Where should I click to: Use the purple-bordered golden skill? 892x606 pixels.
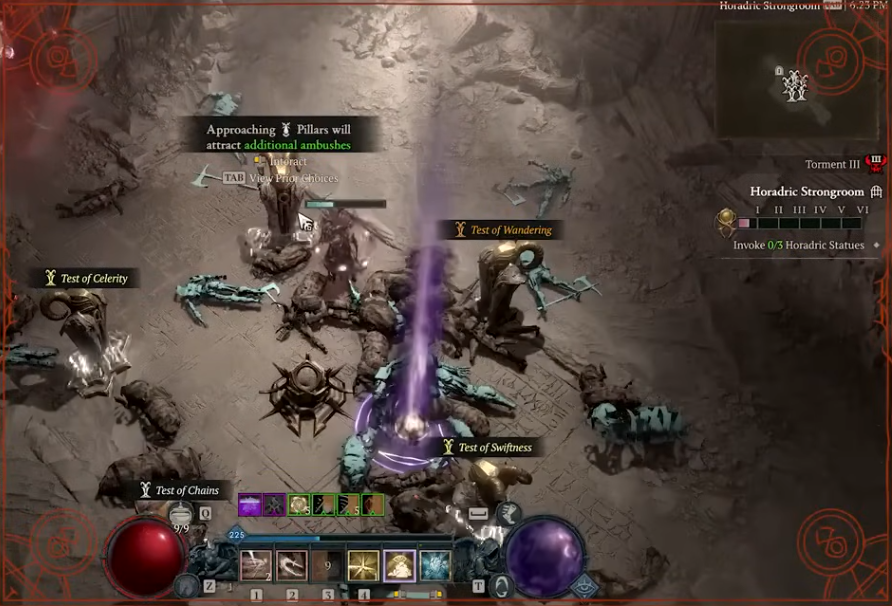point(399,566)
